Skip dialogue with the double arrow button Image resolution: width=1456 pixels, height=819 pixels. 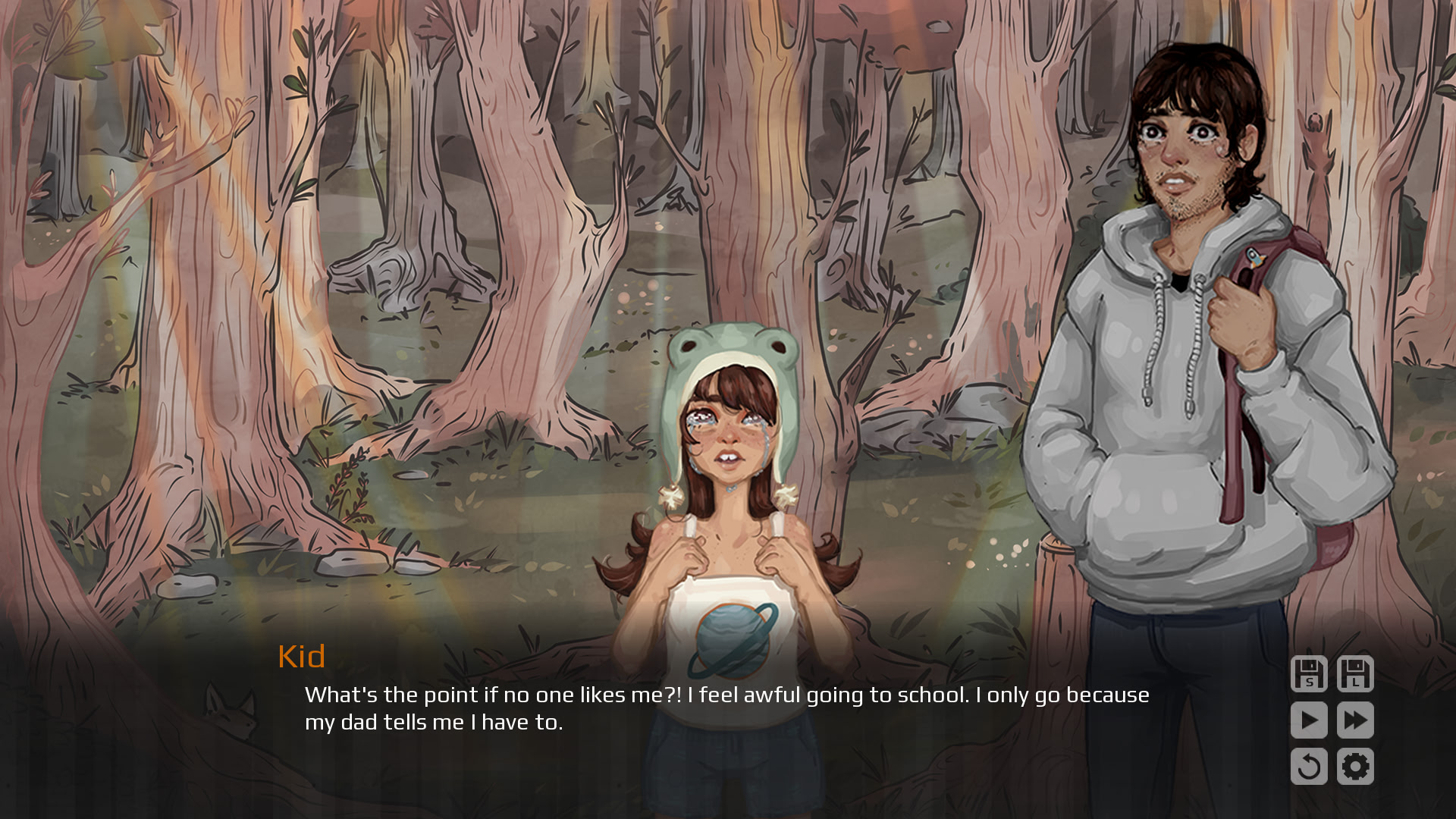coord(1355,720)
